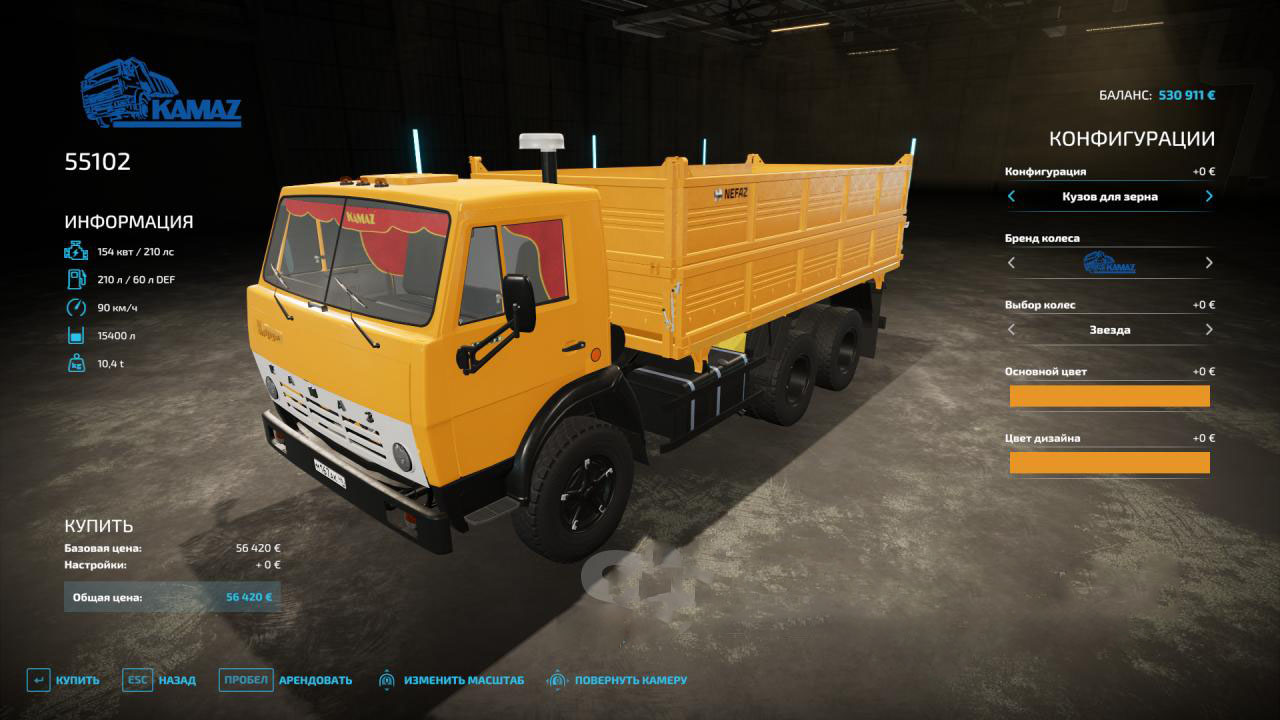
Task: Select previous body configuration before Кузов для зерна
Action: (x=1011, y=197)
